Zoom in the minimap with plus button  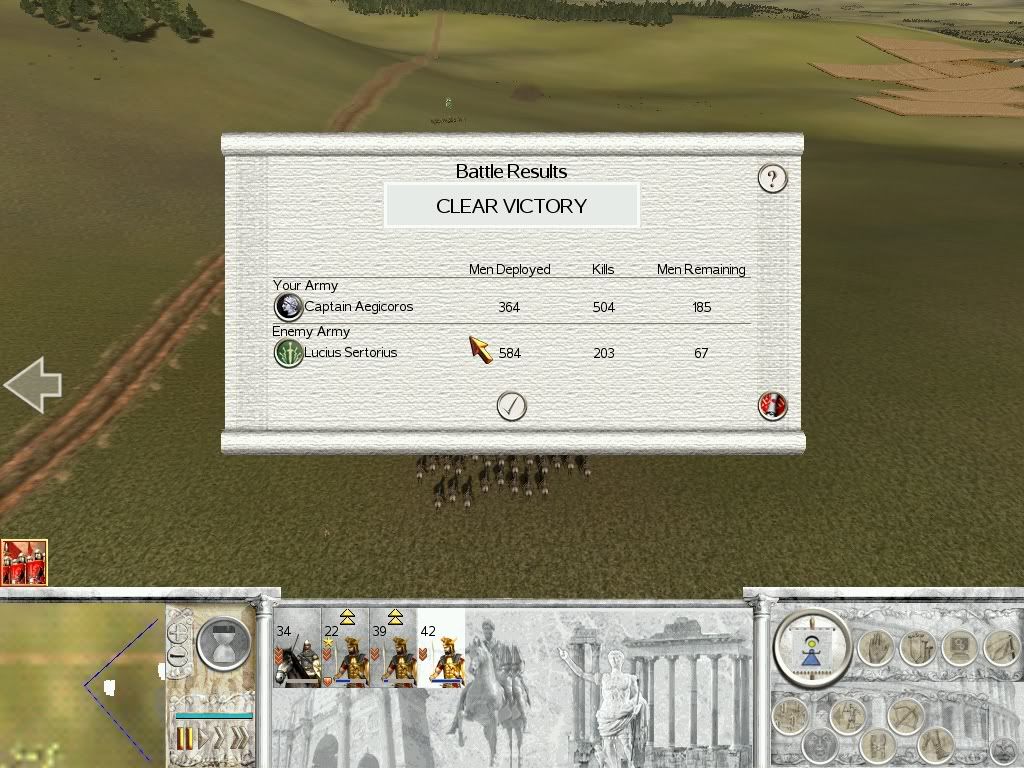coord(179,633)
